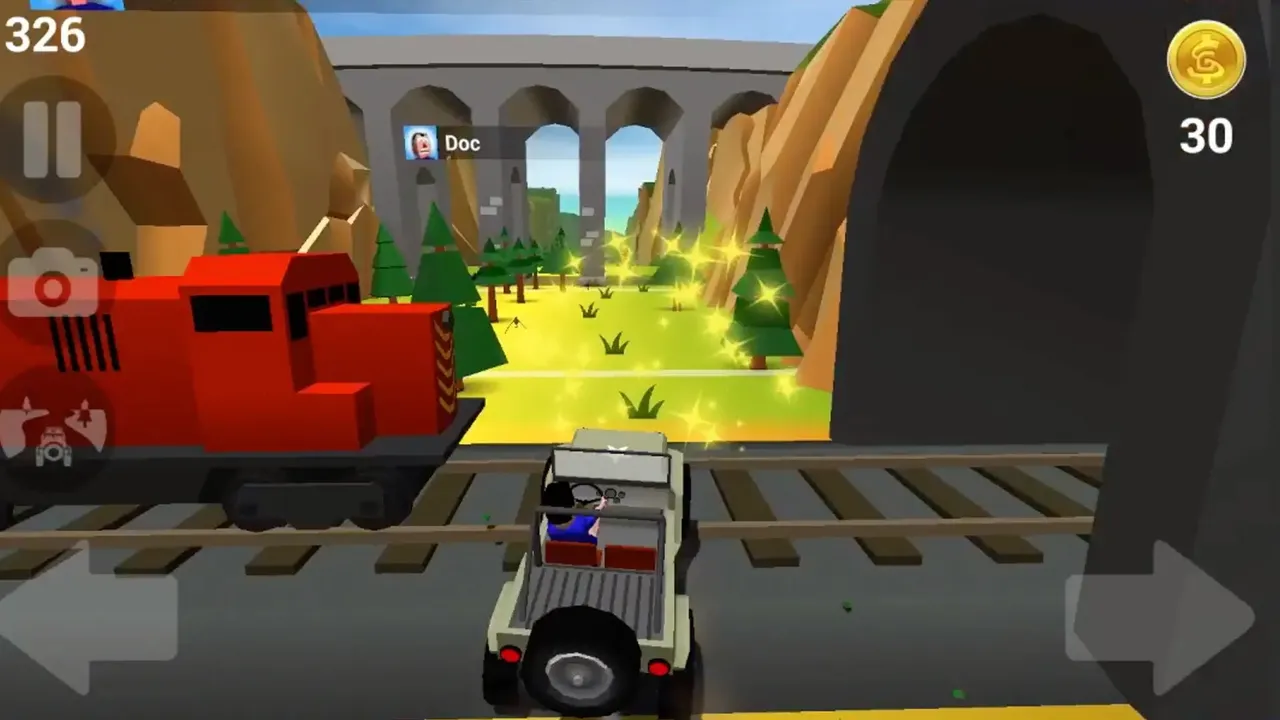The image size is (1280, 720).
Task: Select the Doc player tag
Action: [x=444, y=144]
